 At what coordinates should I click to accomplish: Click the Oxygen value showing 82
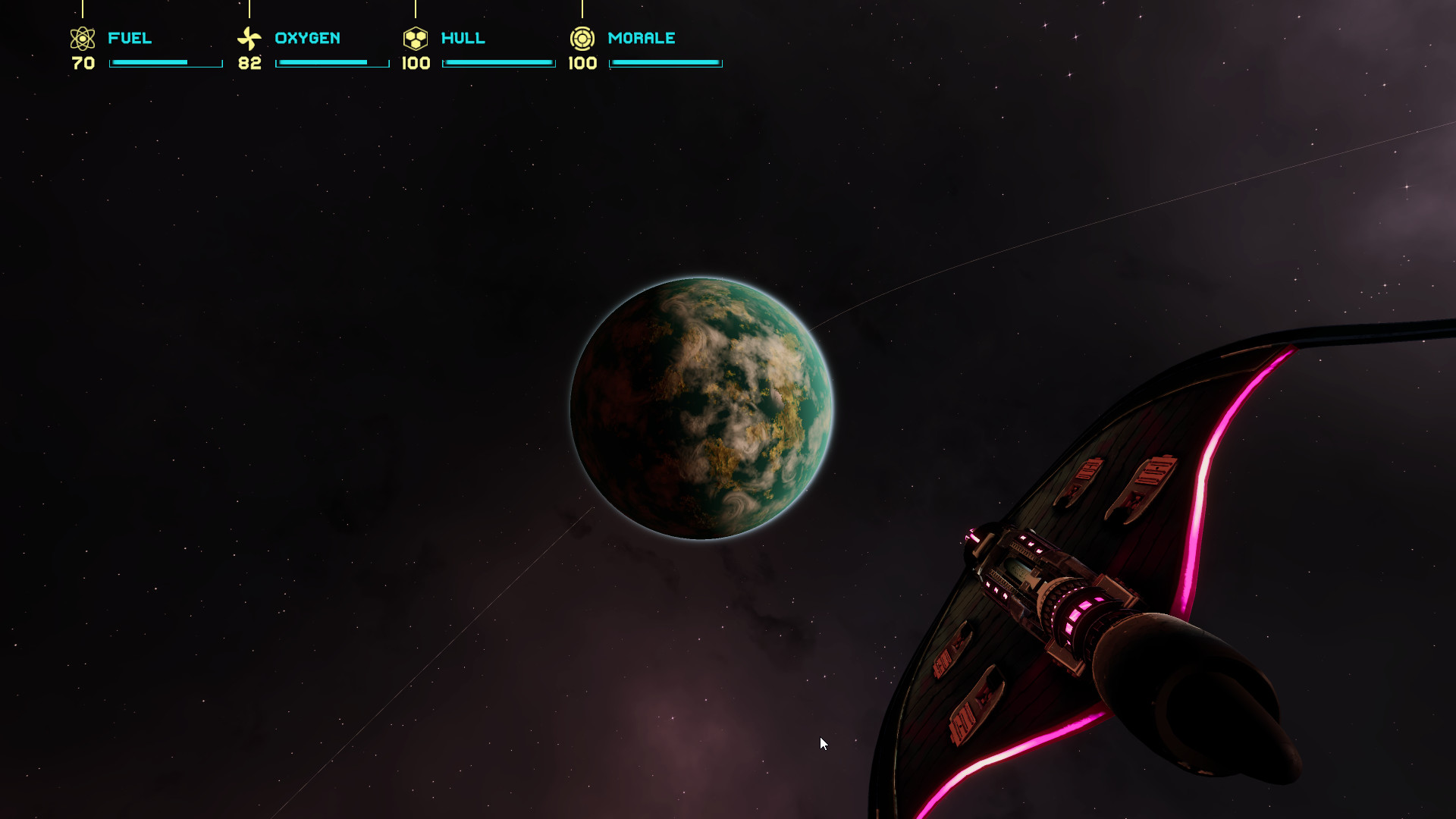point(249,64)
